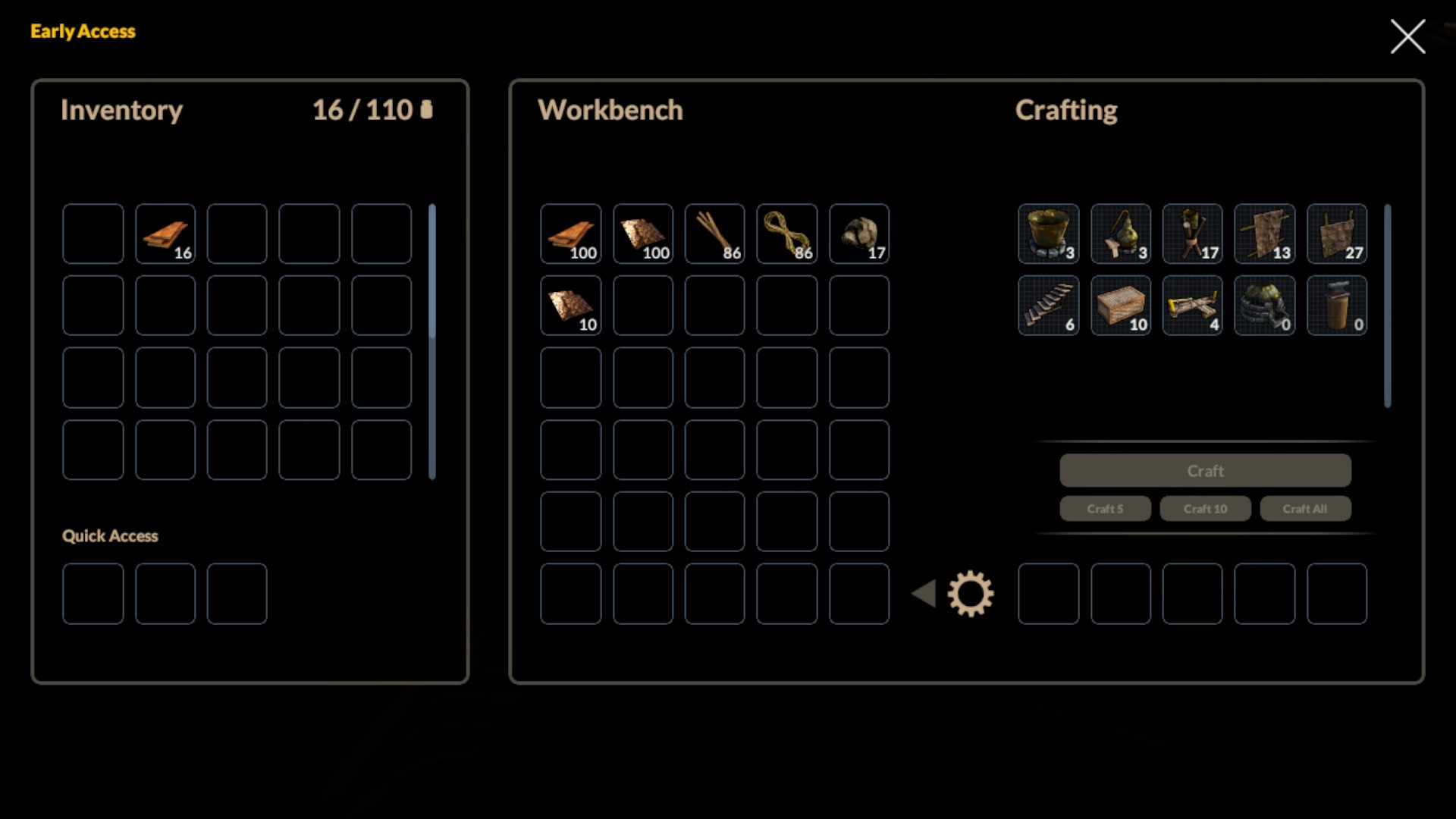This screenshot has height=819, width=1456.
Task: Click the main Craft button
Action: click(x=1205, y=471)
